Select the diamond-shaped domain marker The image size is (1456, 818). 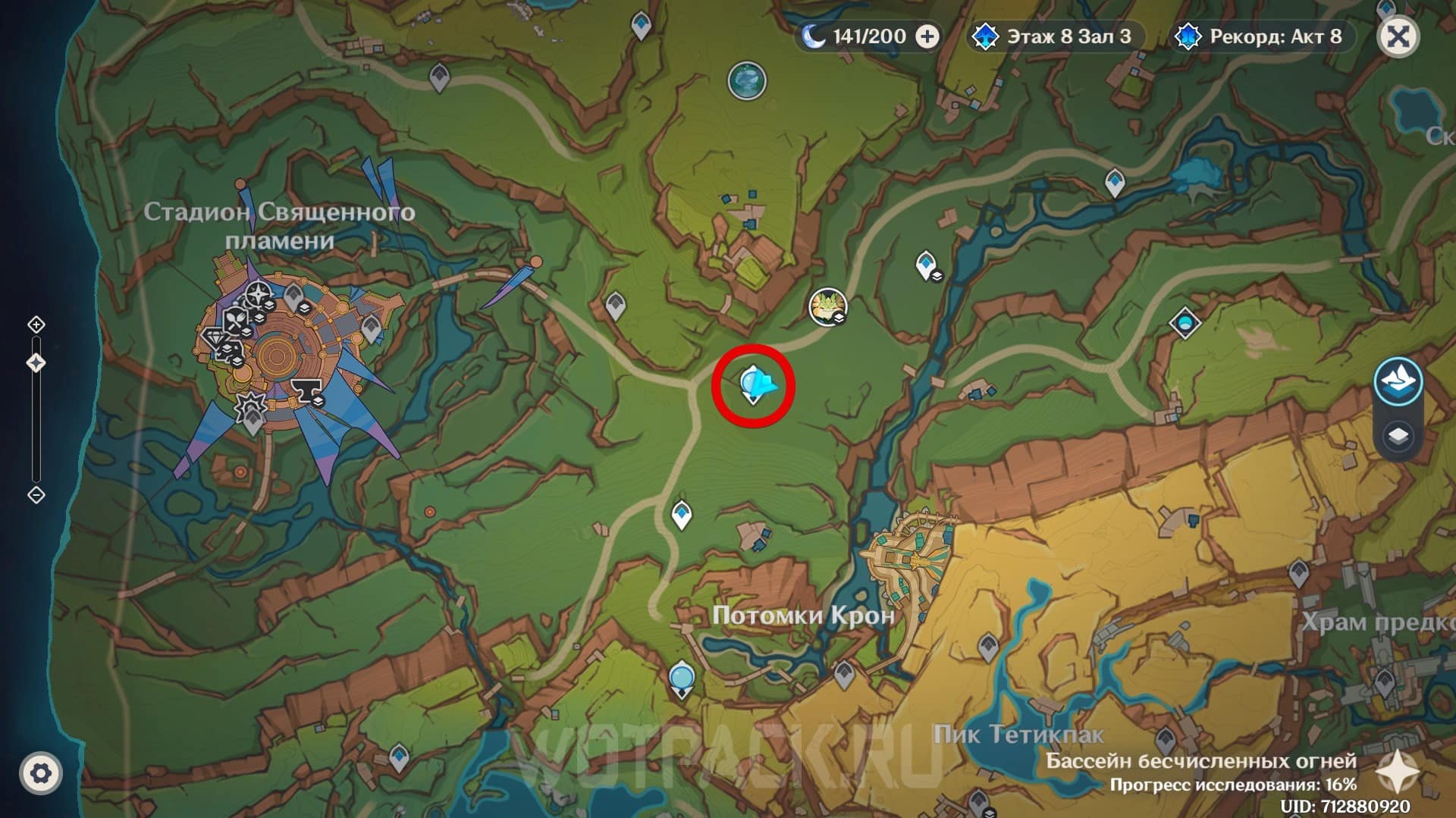(1185, 324)
